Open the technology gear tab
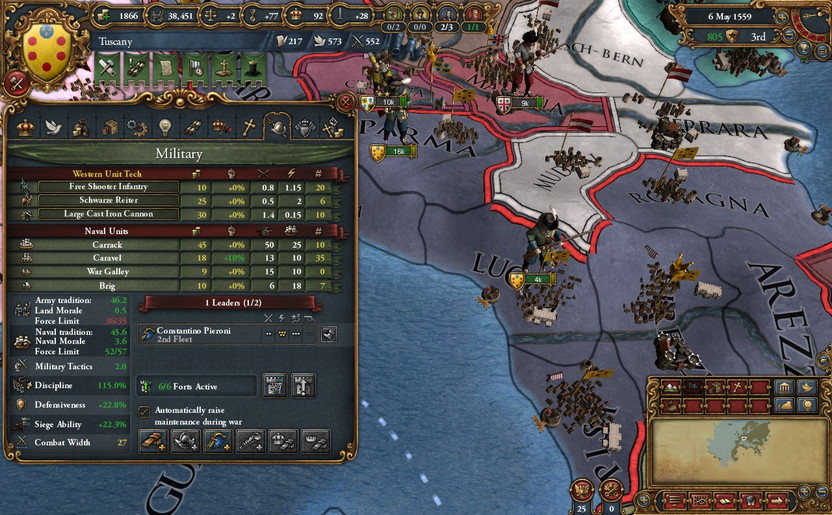This screenshot has height=515, width=832. coord(137,127)
